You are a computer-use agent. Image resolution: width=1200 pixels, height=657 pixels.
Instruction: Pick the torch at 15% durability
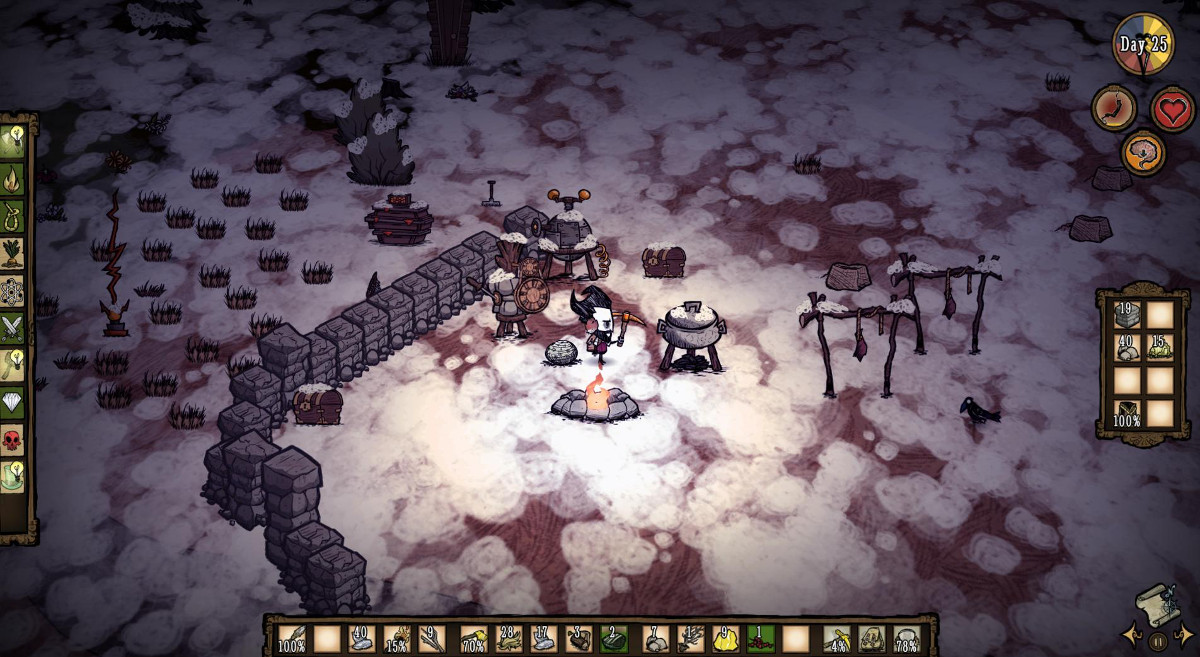click(399, 637)
